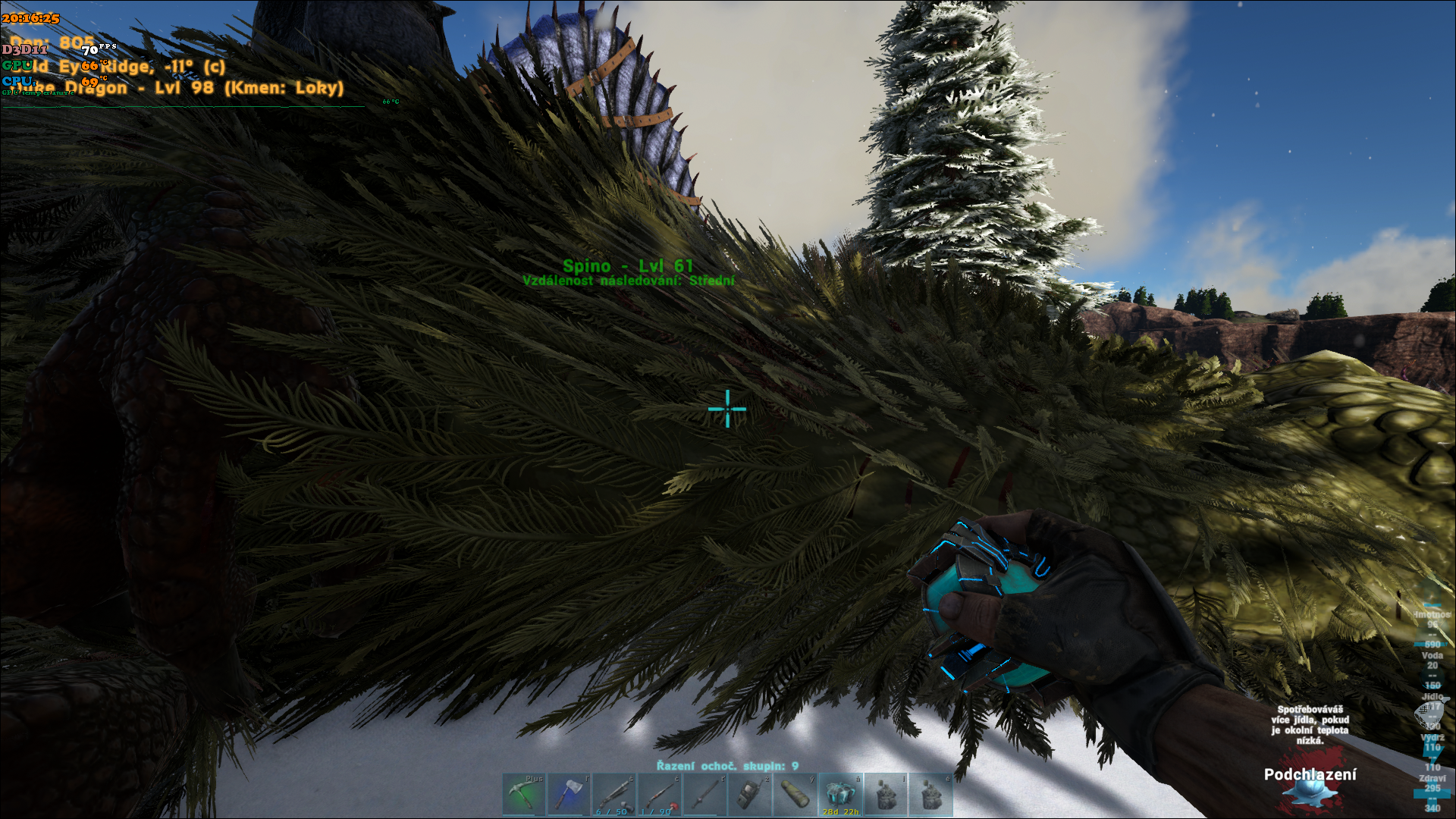Select the shotgun showing 1 / 90
1456x819 pixels.
659,794
